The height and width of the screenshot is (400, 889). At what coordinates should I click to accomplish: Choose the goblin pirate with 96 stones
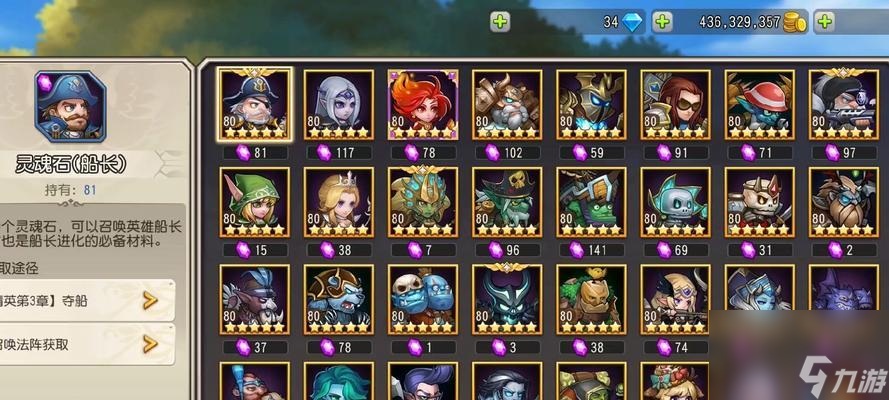507,202
